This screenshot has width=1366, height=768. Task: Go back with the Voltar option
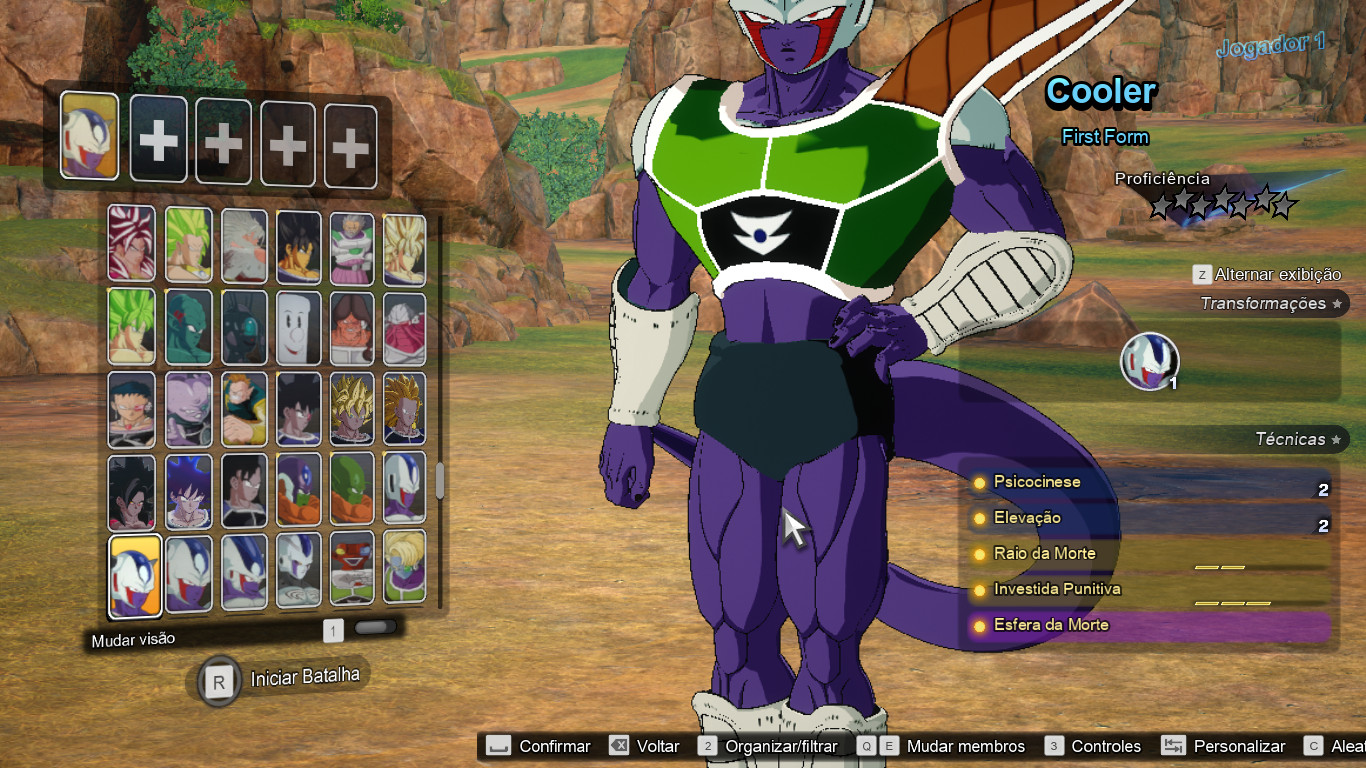[645, 746]
